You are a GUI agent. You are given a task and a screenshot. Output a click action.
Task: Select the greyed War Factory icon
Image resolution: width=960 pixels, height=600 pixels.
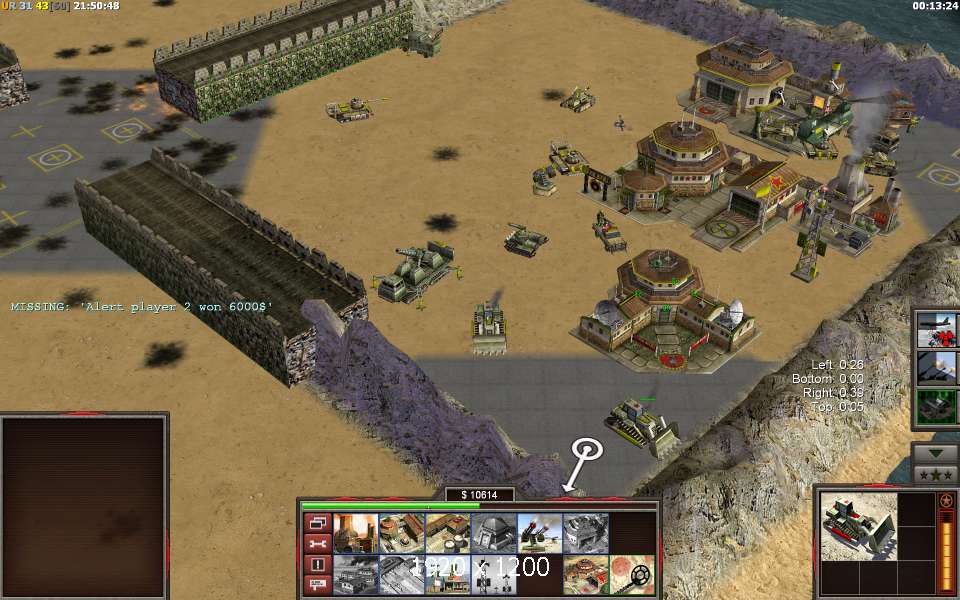click(x=585, y=533)
